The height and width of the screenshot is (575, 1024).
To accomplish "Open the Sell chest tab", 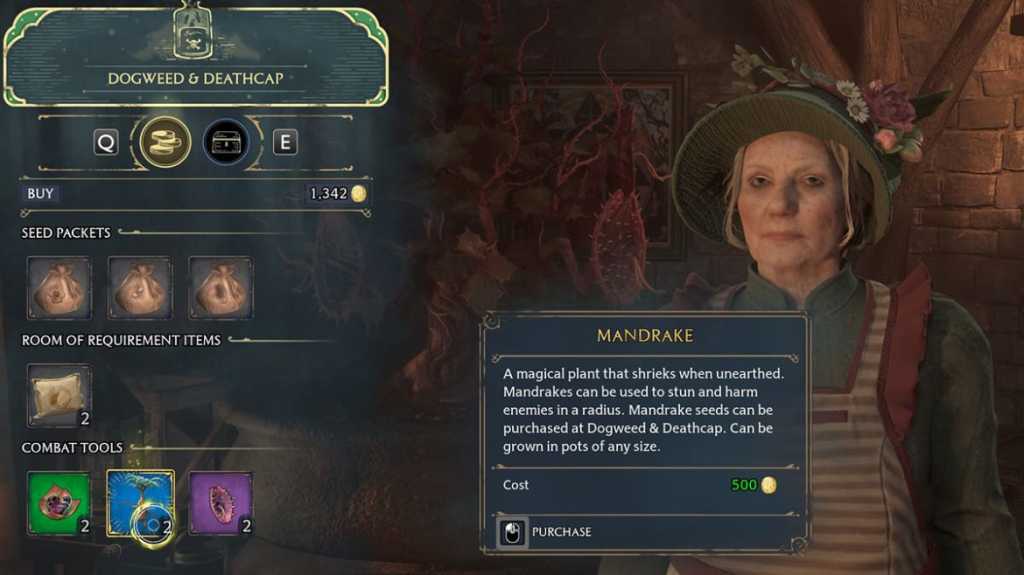I will point(226,143).
